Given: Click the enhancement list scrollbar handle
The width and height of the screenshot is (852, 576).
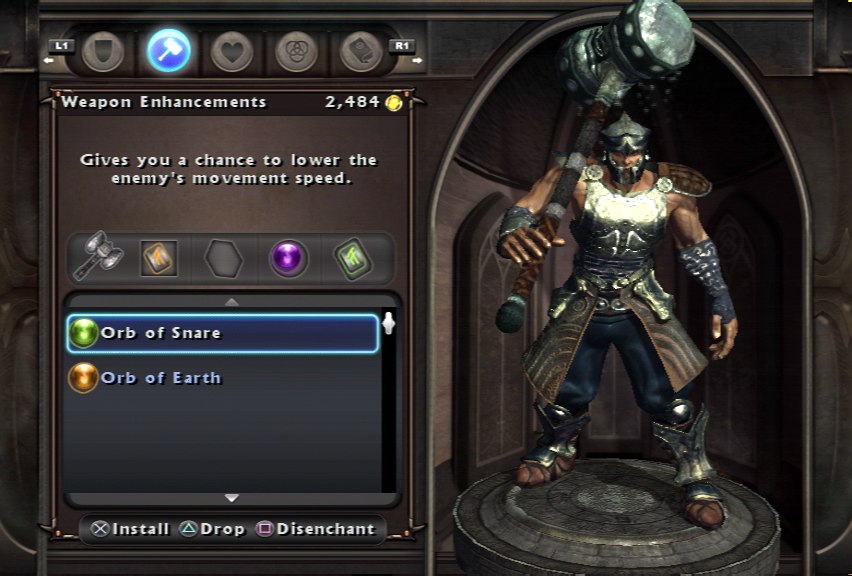Looking at the screenshot, I should pos(389,324).
